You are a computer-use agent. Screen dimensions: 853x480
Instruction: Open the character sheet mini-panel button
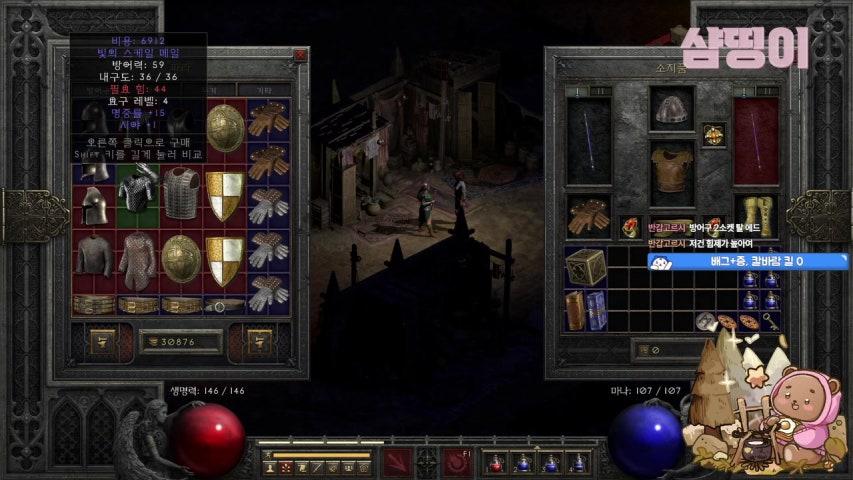pos(270,466)
